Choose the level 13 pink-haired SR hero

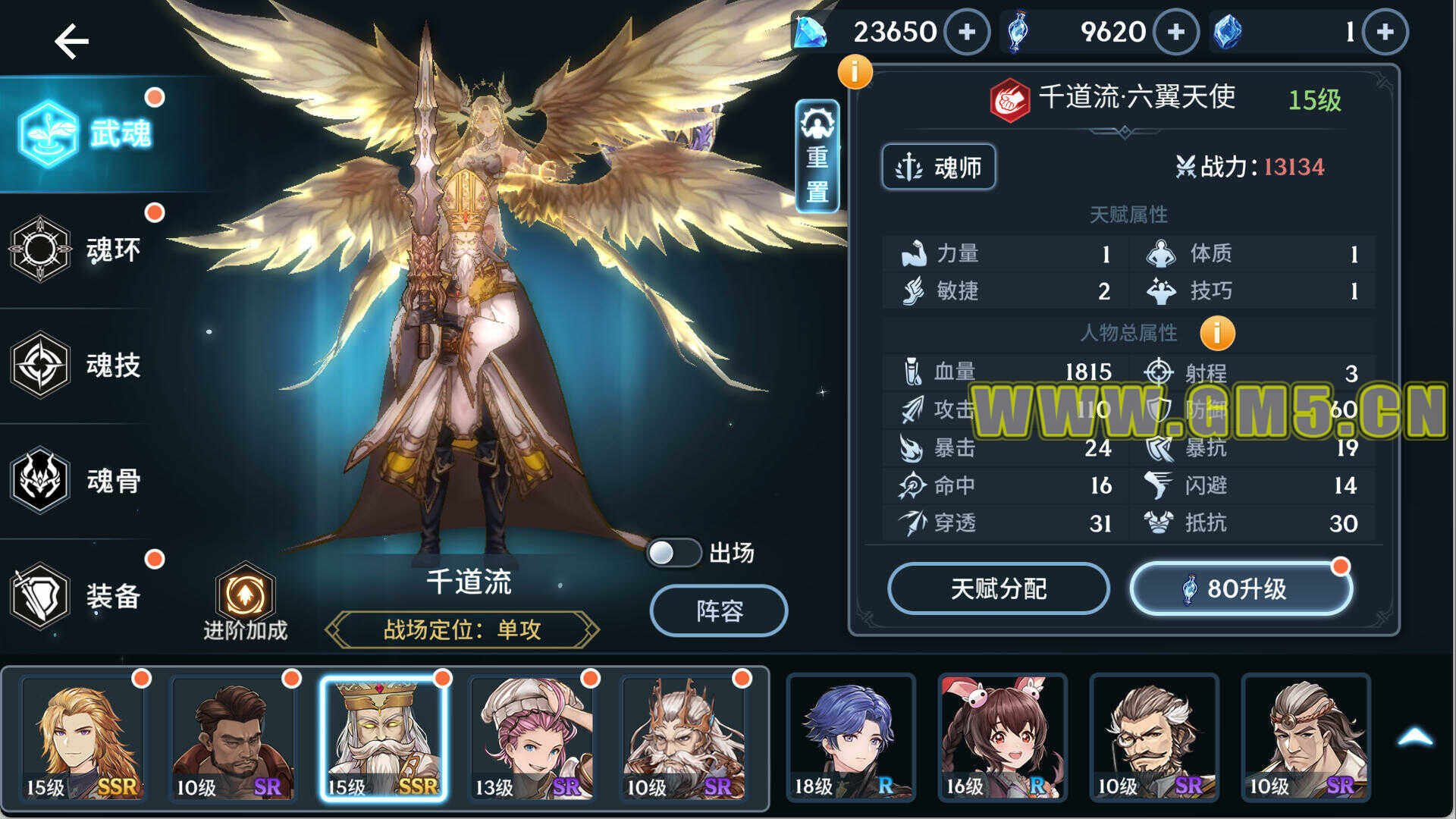(x=532, y=737)
